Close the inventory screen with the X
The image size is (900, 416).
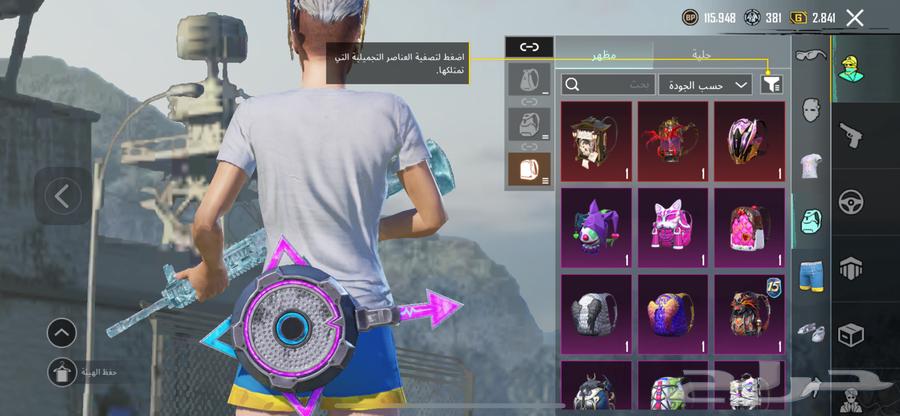(x=855, y=17)
